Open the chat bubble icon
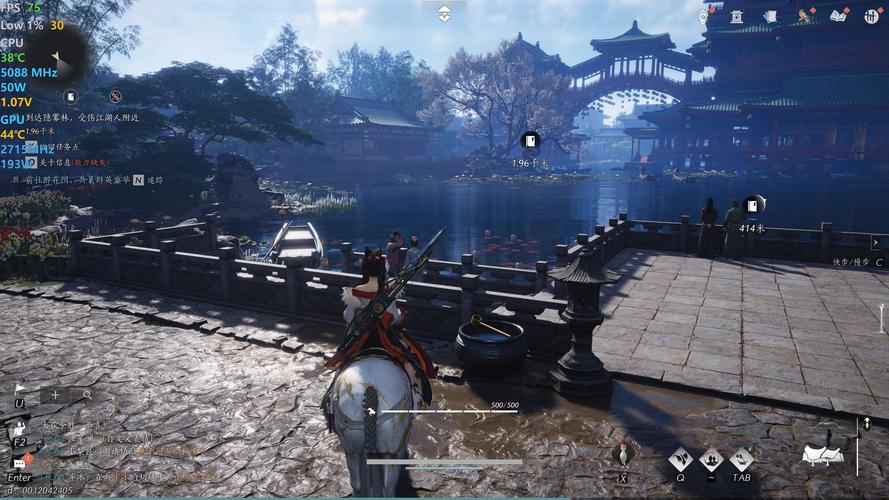889x500 pixels. [19, 464]
